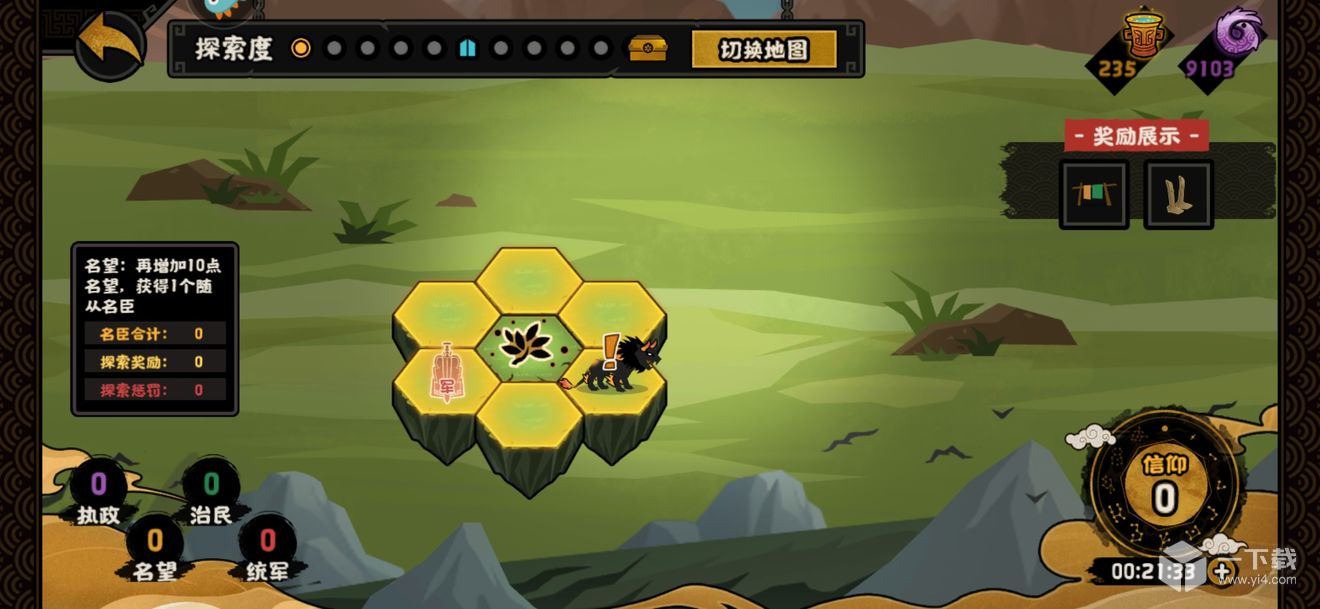Select the clothes rack reward item

[1093, 195]
